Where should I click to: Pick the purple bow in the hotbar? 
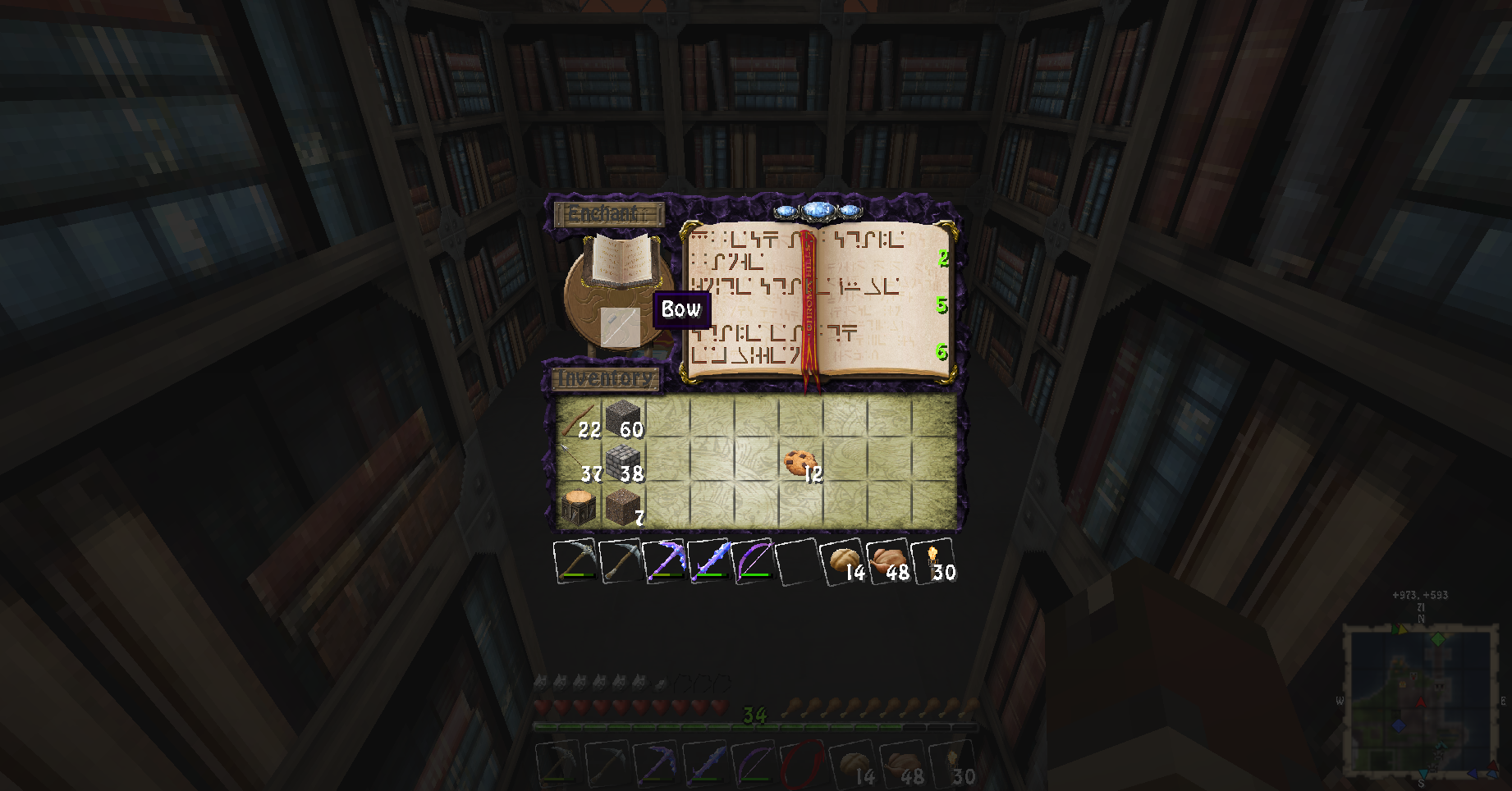click(x=753, y=561)
